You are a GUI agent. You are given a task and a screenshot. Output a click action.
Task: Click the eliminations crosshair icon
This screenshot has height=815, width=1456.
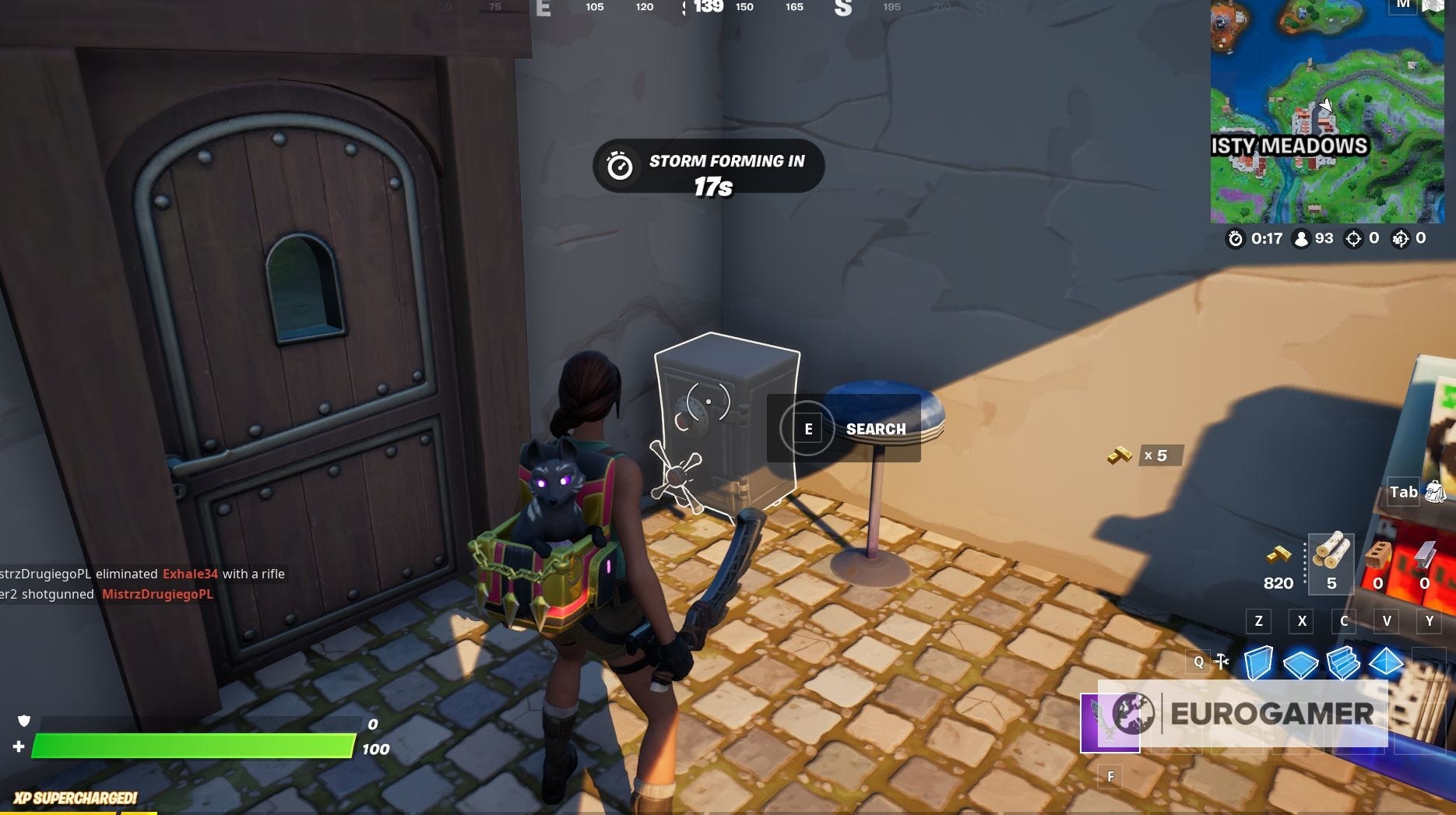[1353, 239]
